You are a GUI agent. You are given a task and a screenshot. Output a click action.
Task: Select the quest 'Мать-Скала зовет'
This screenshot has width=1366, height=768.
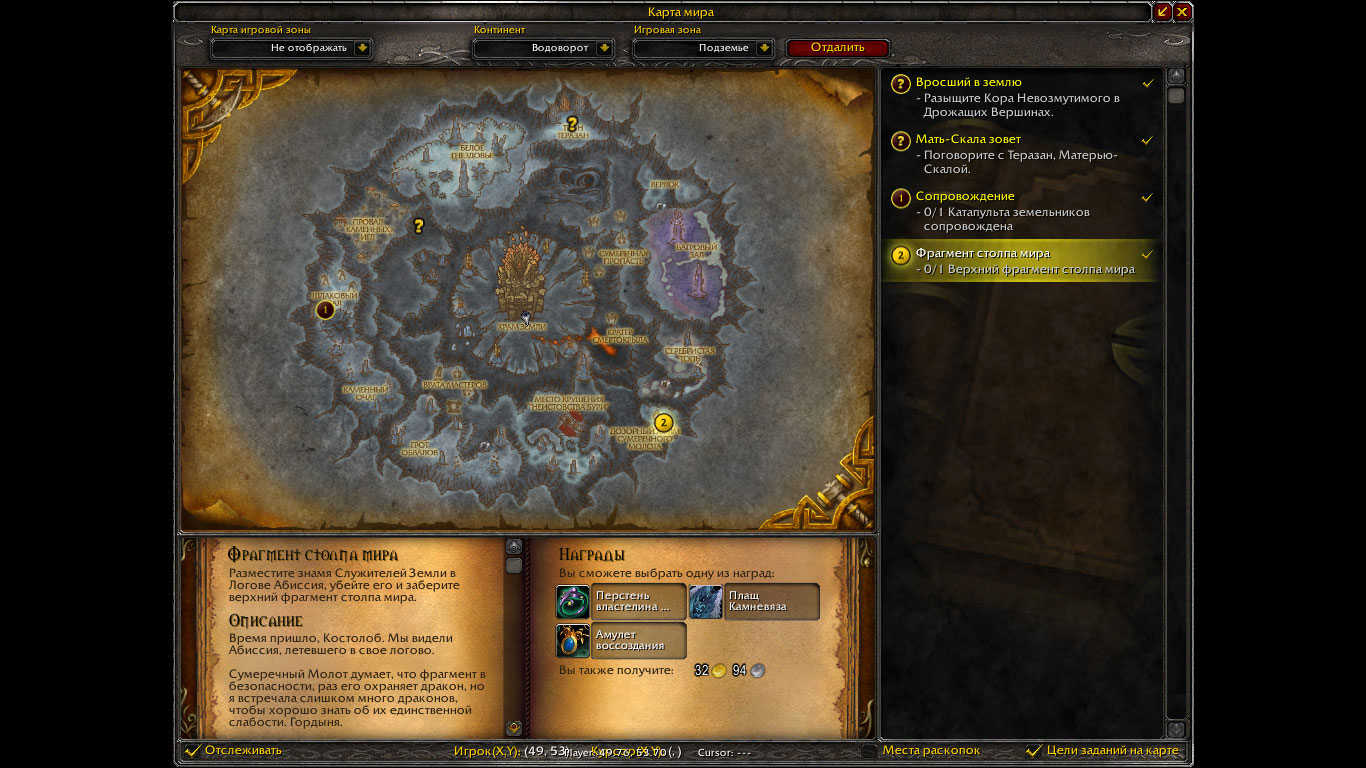[968, 139]
